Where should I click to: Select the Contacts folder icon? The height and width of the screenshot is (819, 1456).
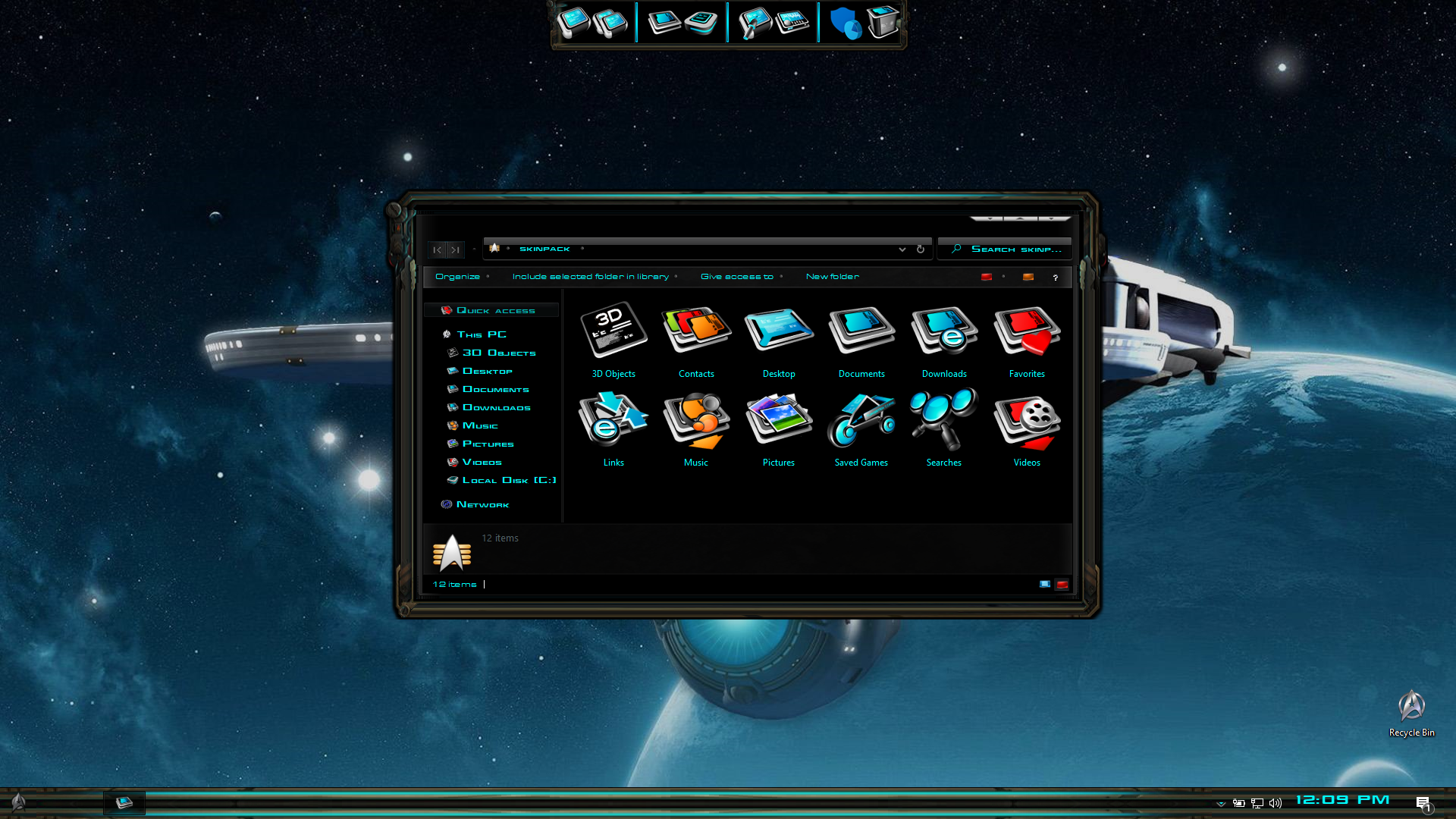(x=696, y=331)
